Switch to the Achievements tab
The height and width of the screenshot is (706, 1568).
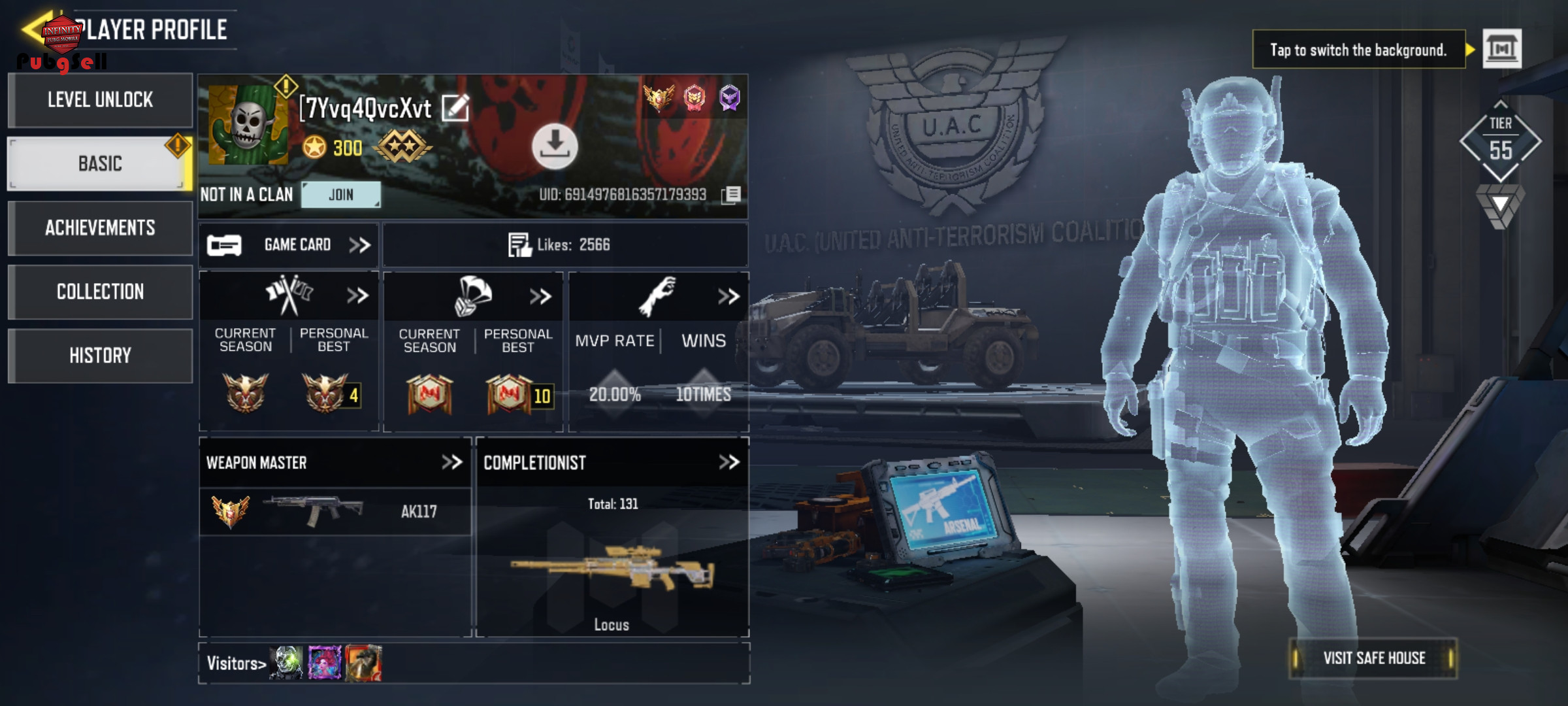click(100, 227)
